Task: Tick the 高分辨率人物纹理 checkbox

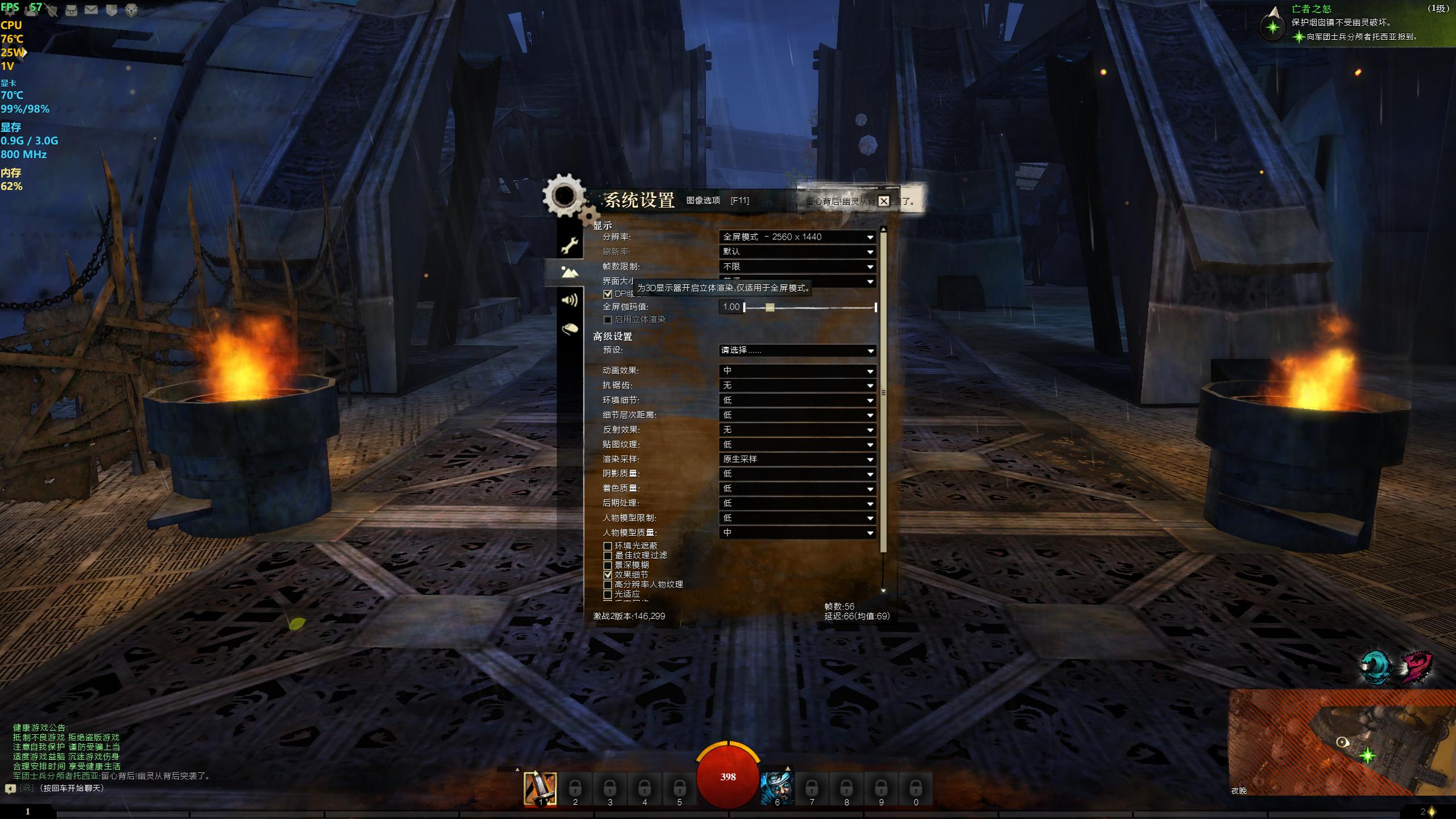Action: 607,585
